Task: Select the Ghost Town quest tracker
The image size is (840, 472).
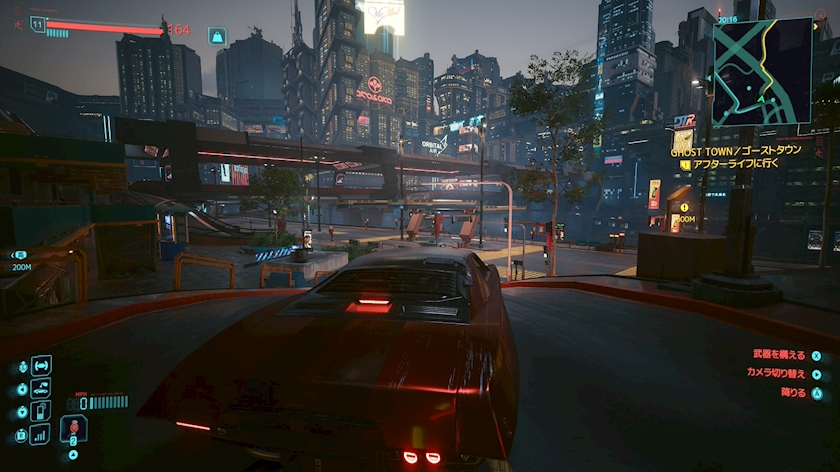Action: click(x=736, y=149)
